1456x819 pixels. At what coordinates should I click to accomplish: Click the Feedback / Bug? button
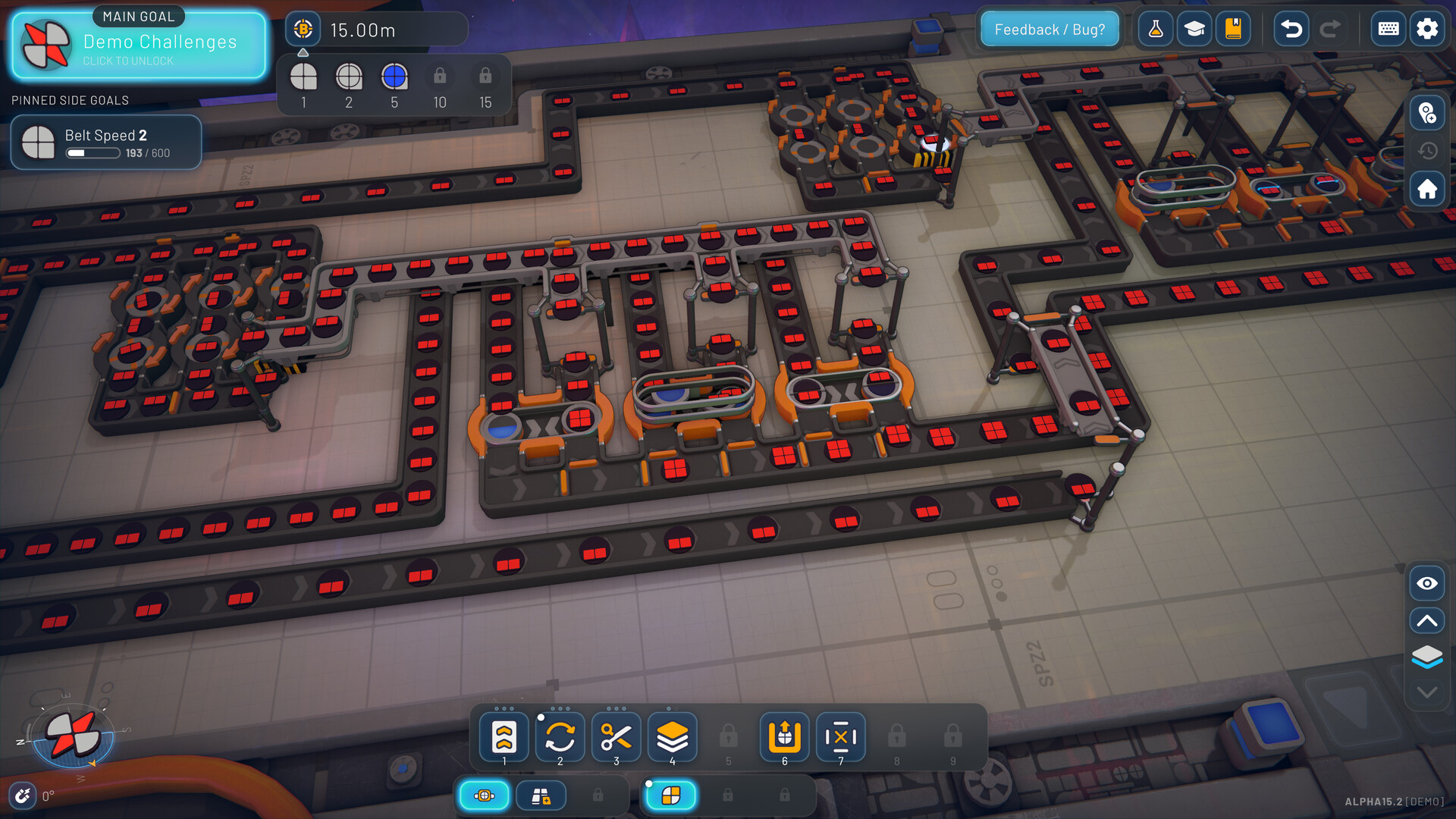pos(1050,29)
